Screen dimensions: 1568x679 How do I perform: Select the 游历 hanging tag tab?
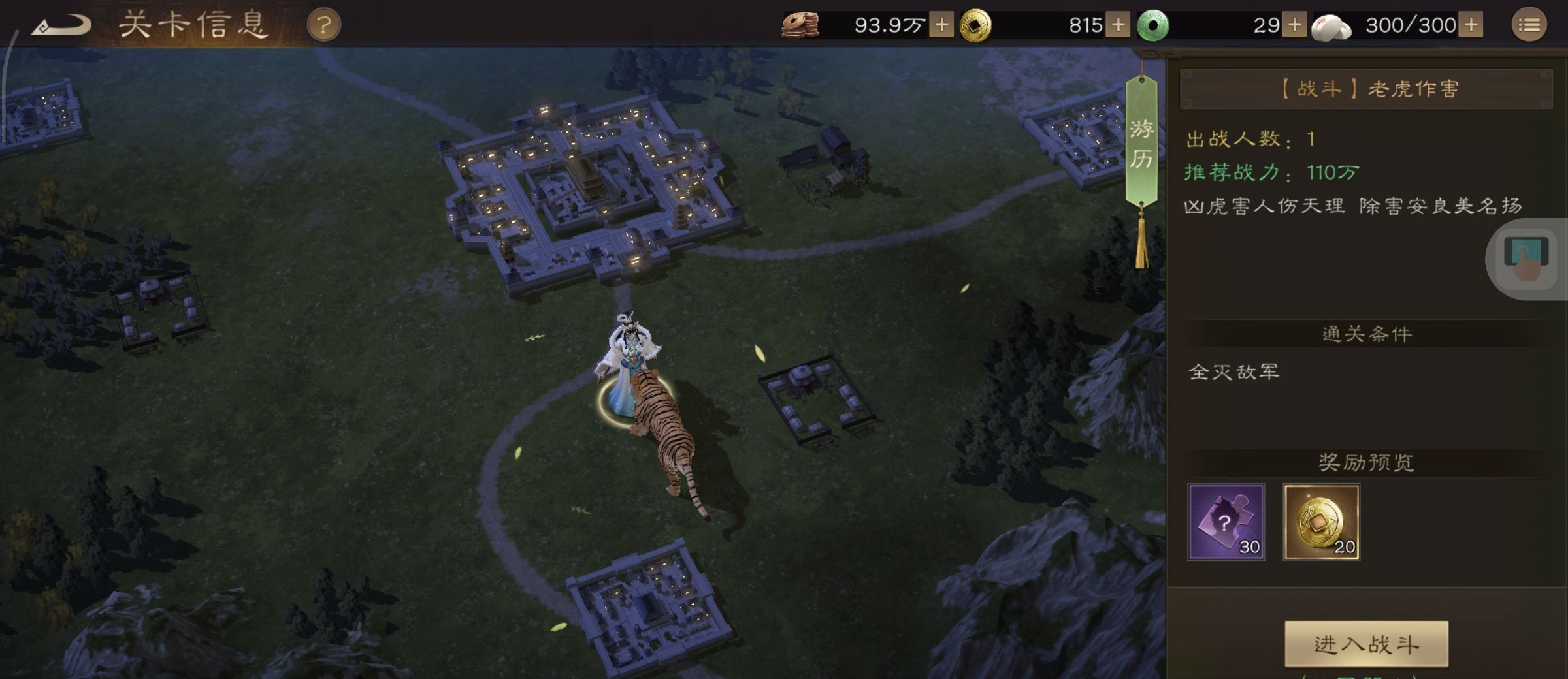click(x=1141, y=144)
